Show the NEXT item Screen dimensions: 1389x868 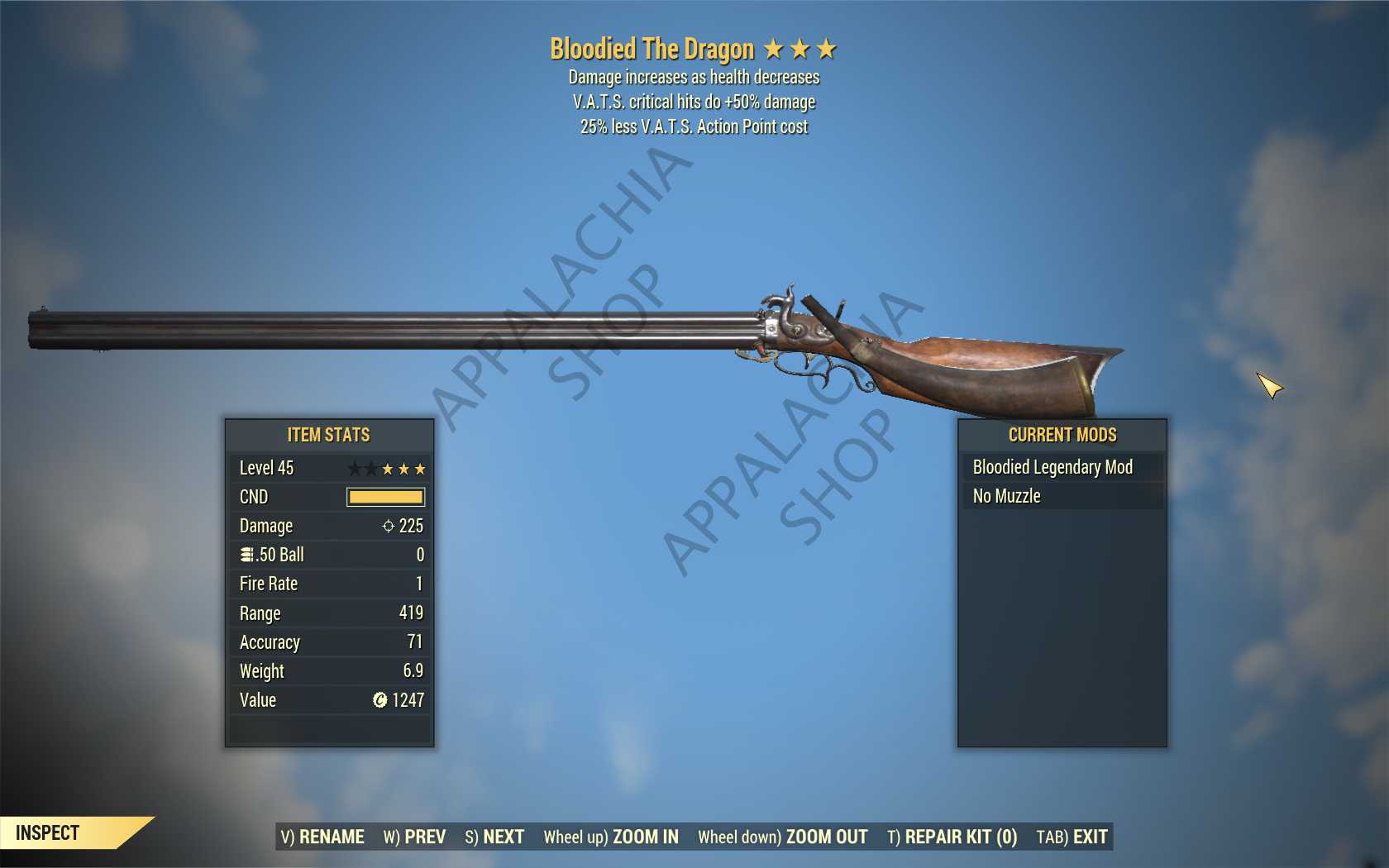(494, 837)
